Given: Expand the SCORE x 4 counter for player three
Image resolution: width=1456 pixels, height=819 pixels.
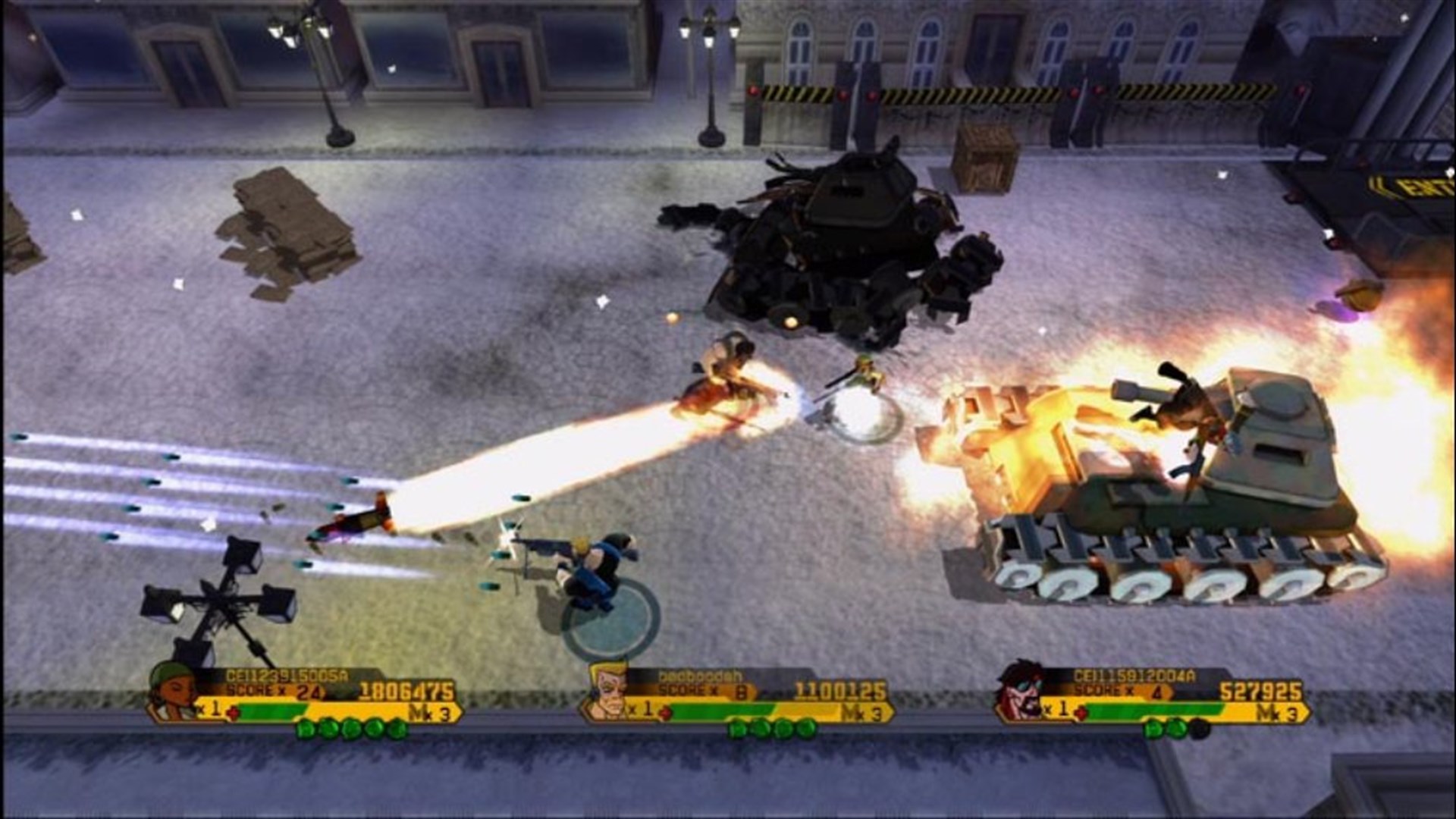Looking at the screenshot, I should pyautogui.click(x=1119, y=689).
